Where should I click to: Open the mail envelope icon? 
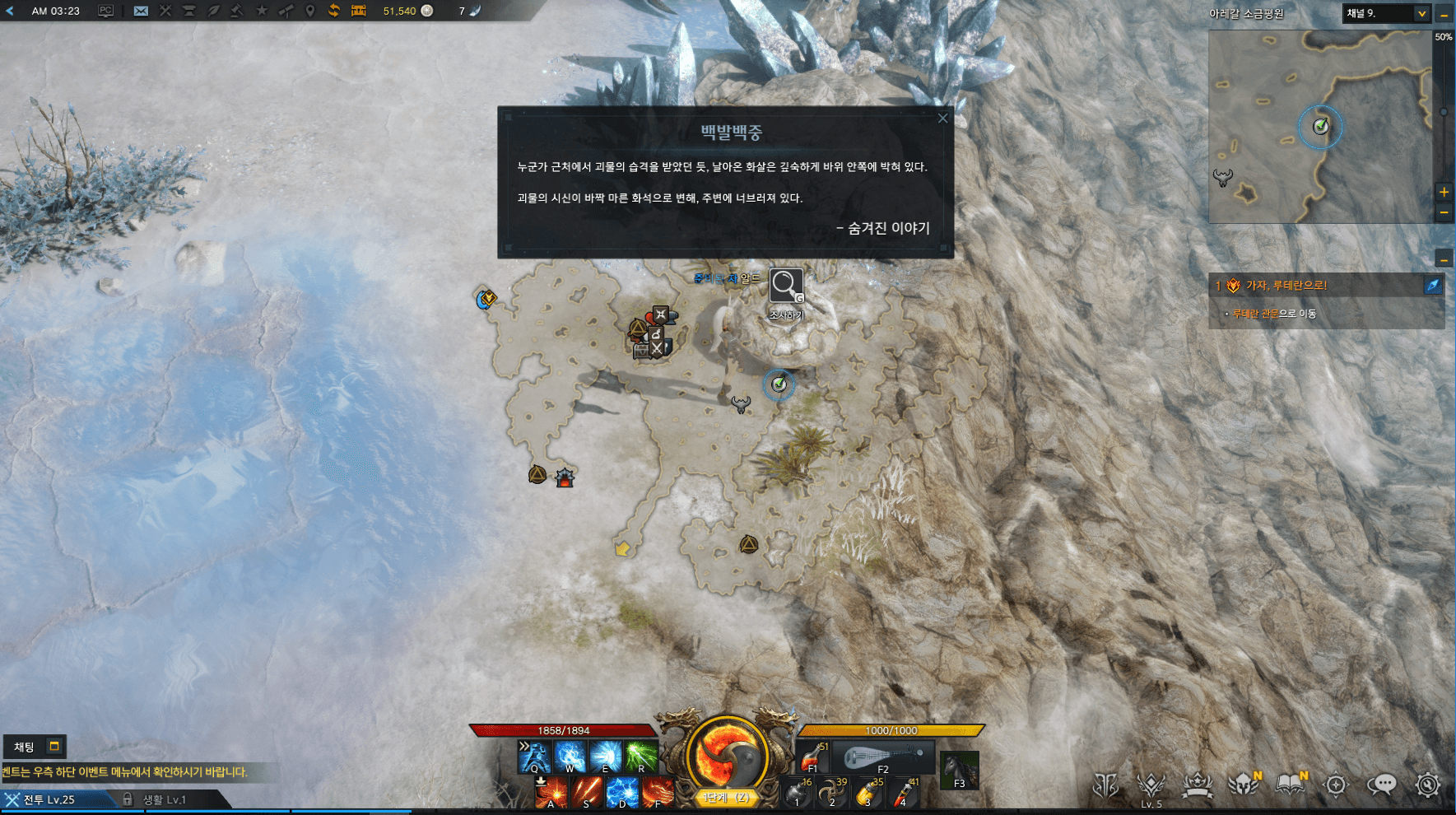[x=141, y=11]
